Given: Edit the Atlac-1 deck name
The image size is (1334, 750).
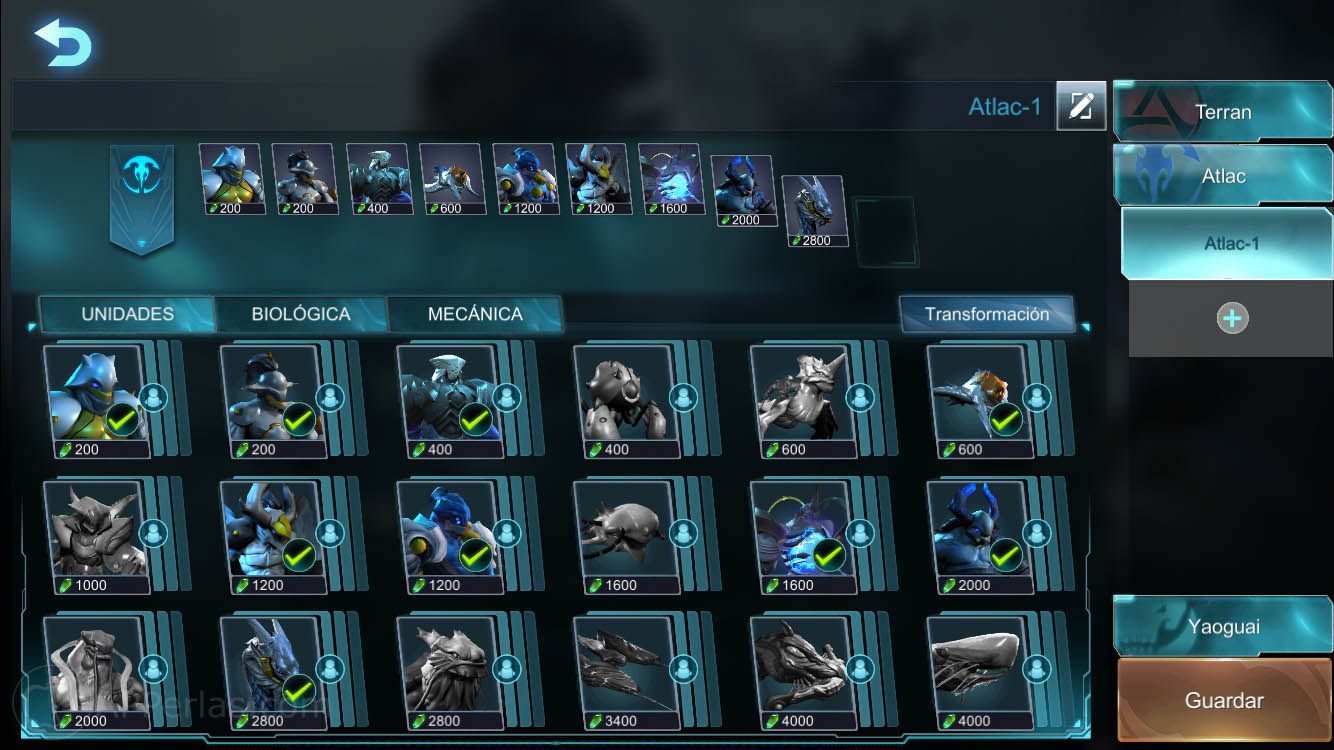Looking at the screenshot, I should coord(1080,106).
